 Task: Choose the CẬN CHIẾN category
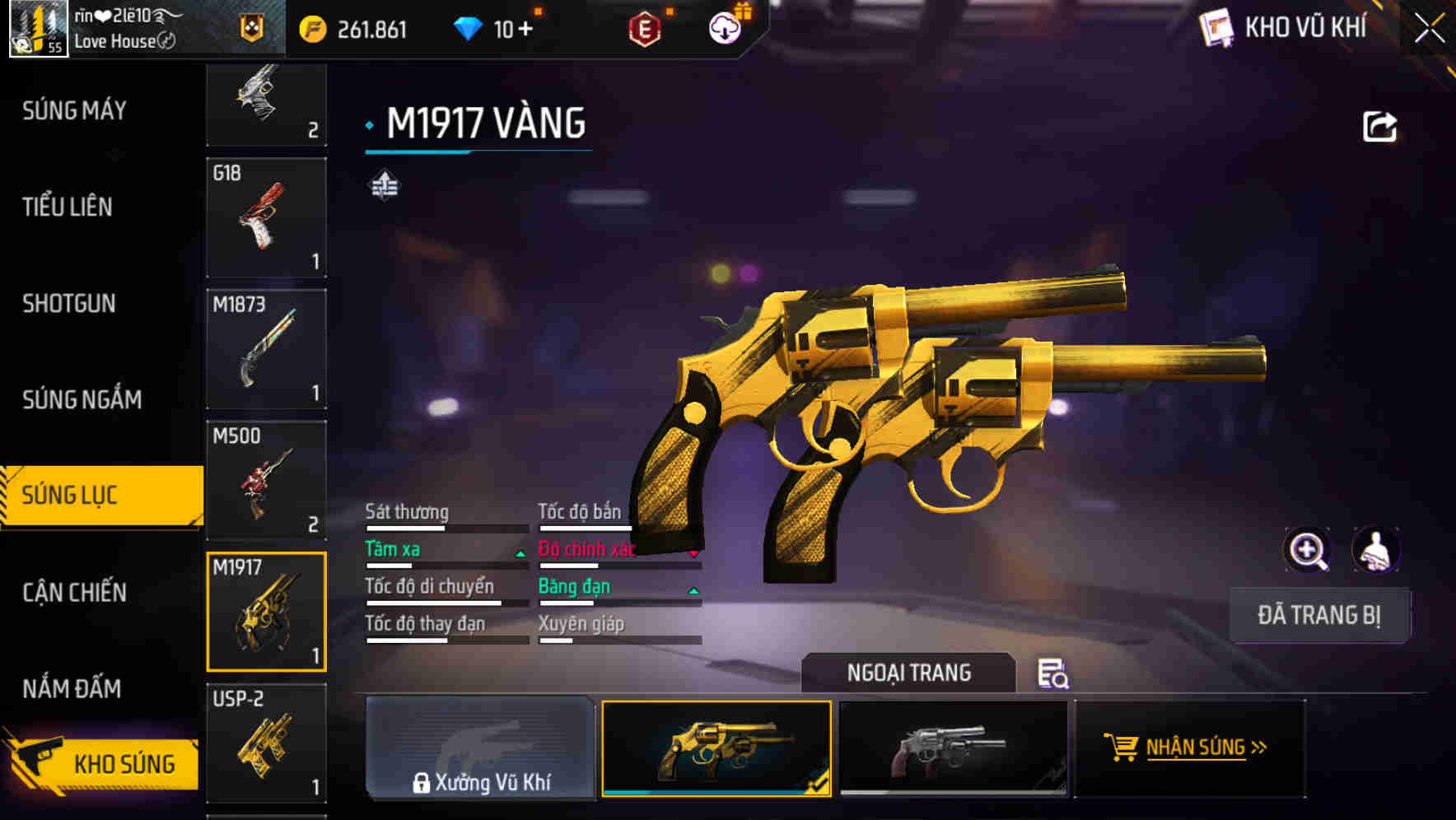point(74,592)
